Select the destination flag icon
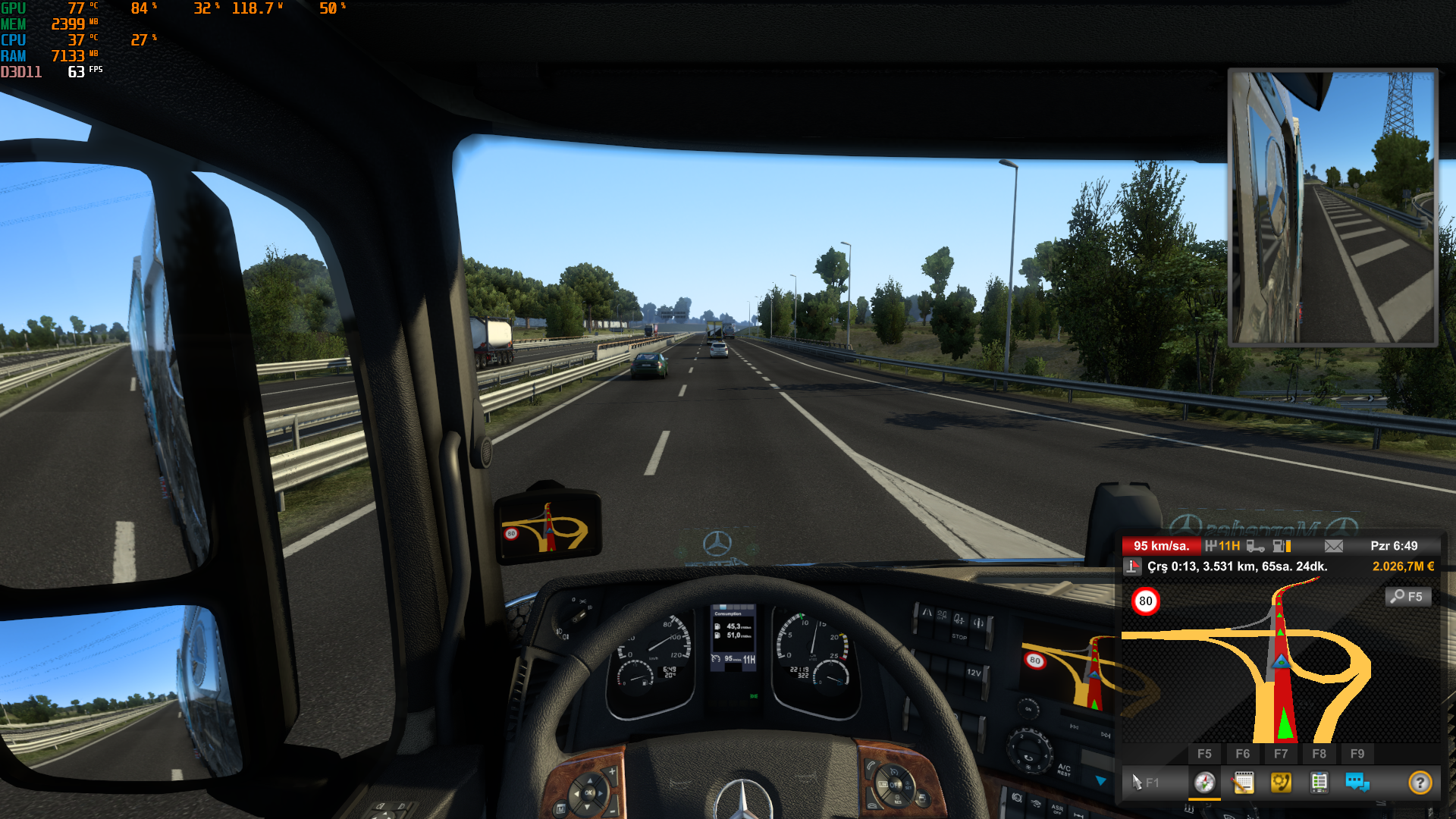 [x=1133, y=566]
